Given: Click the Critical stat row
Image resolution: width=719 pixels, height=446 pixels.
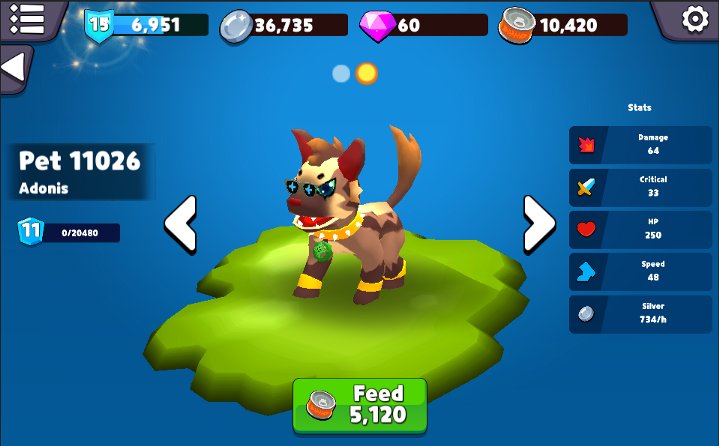Looking at the screenshot, I should coord(641,186).
